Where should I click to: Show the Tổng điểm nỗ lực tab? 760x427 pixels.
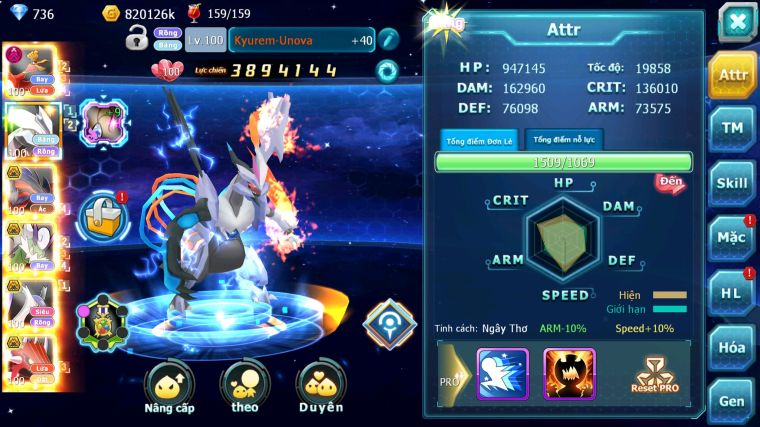[563, 139]
